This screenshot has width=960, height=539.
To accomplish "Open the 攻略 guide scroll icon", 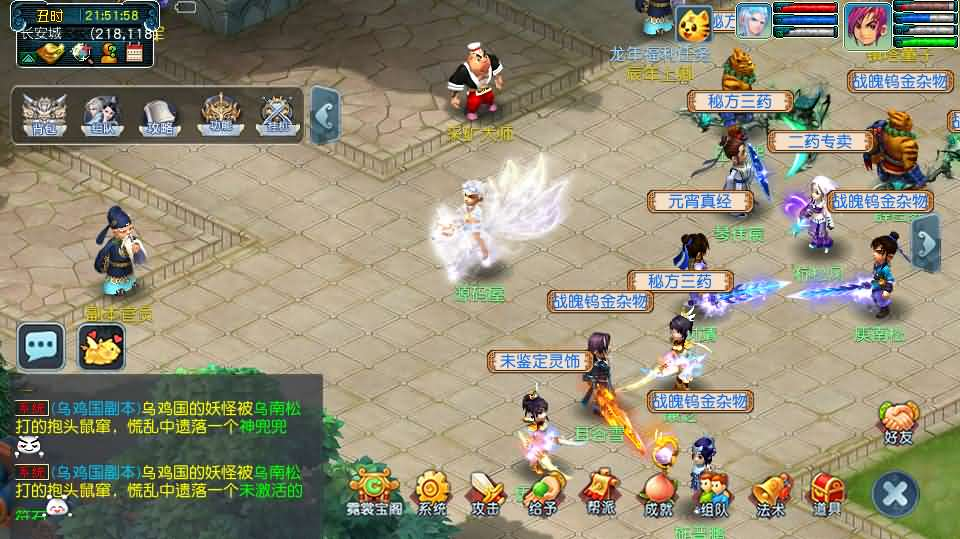I will pyautogui.click(x=160, y=113).
